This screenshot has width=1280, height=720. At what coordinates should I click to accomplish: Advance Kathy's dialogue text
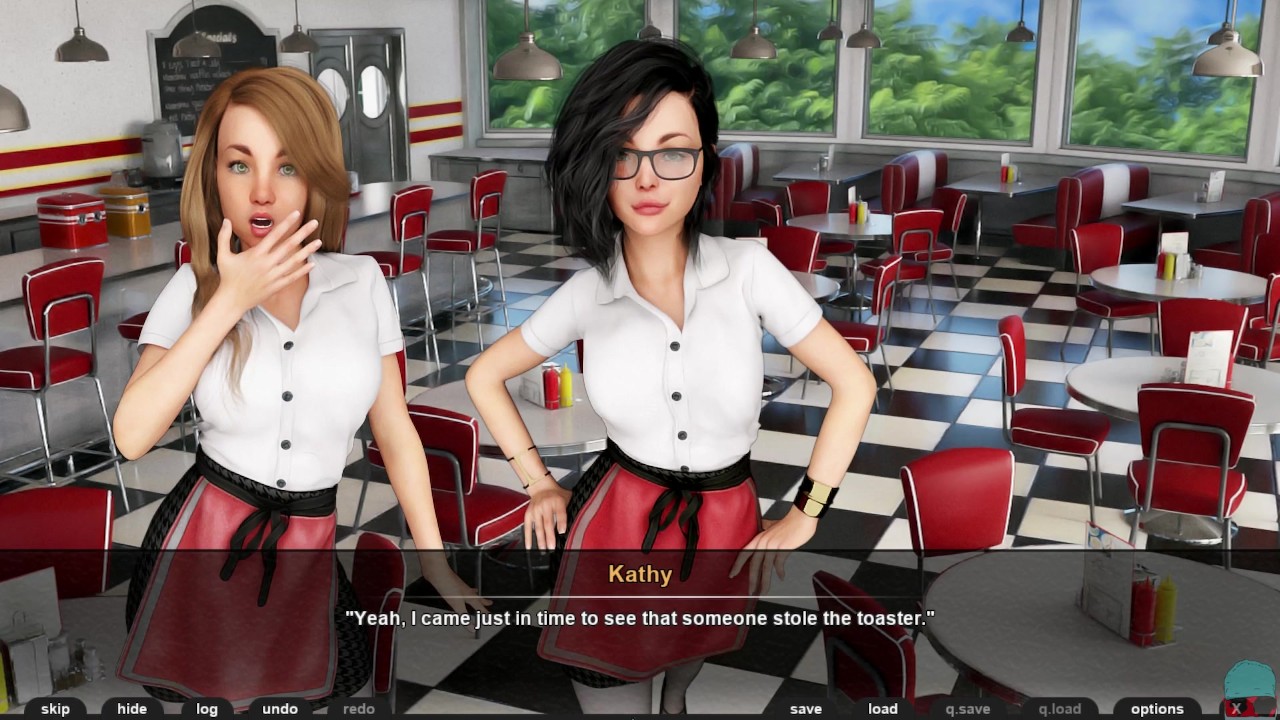(640, 619)
